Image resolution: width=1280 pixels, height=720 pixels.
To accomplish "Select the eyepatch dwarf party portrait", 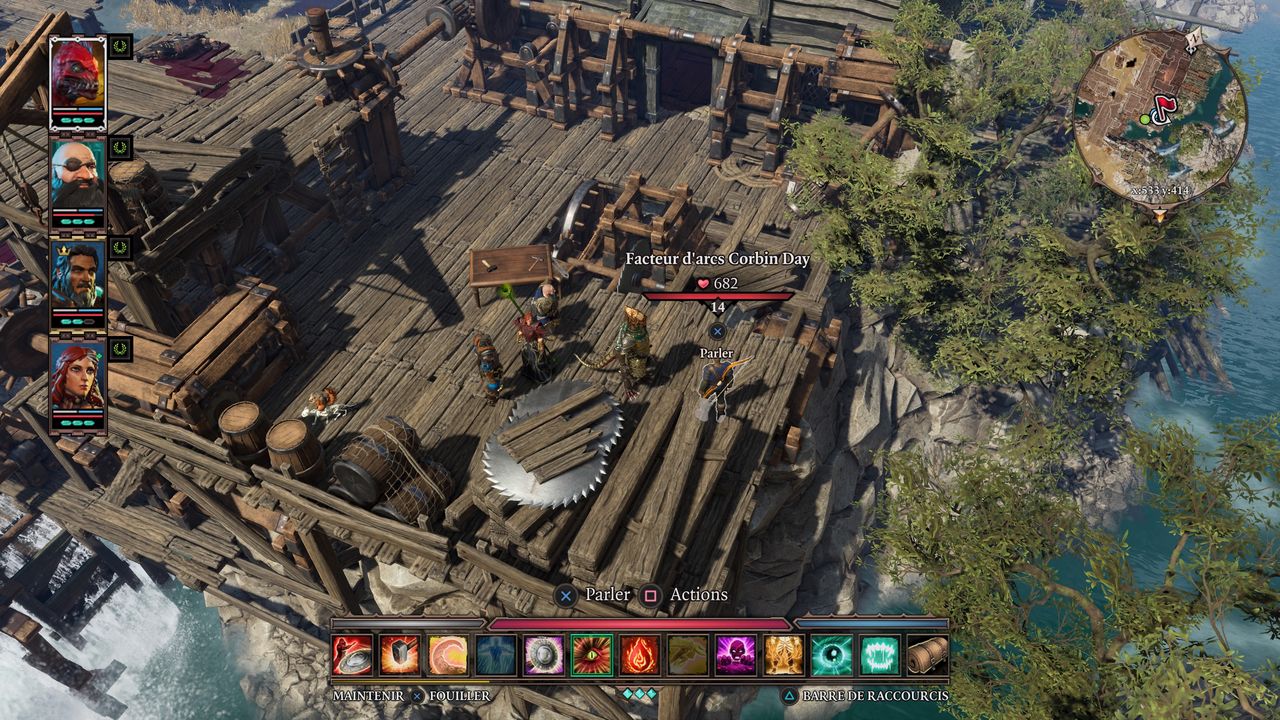I will click(78, 174).
